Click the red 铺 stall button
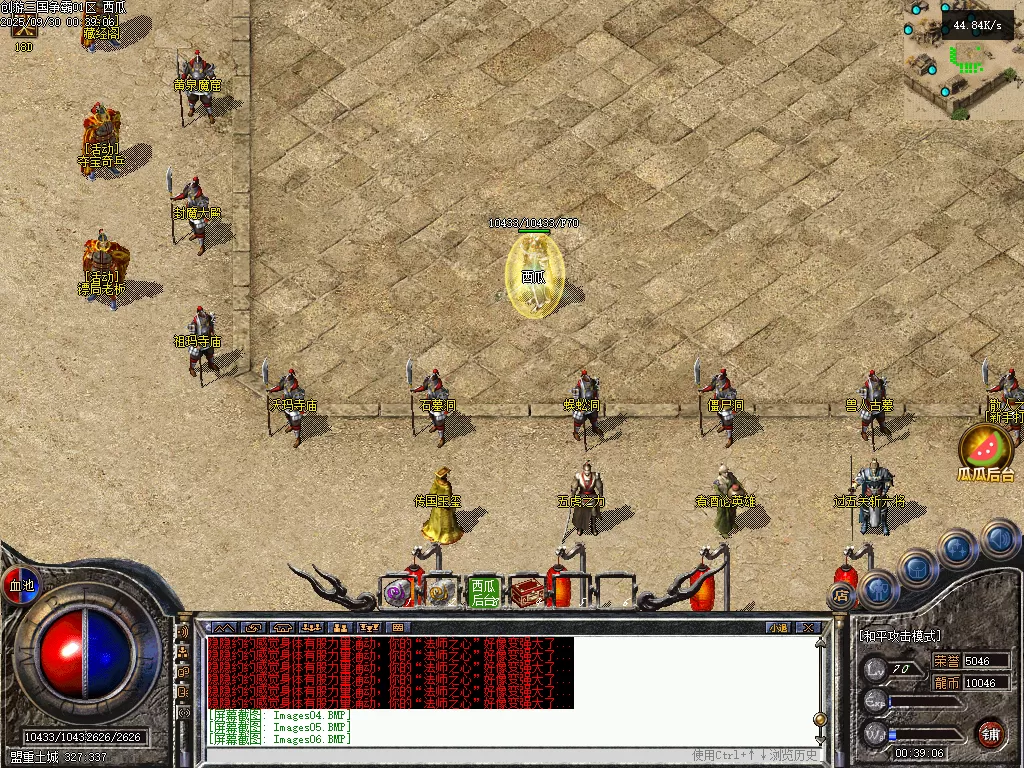Image resolution: width=1024 pixels, height=768 pixels. [x=990, y=733]
